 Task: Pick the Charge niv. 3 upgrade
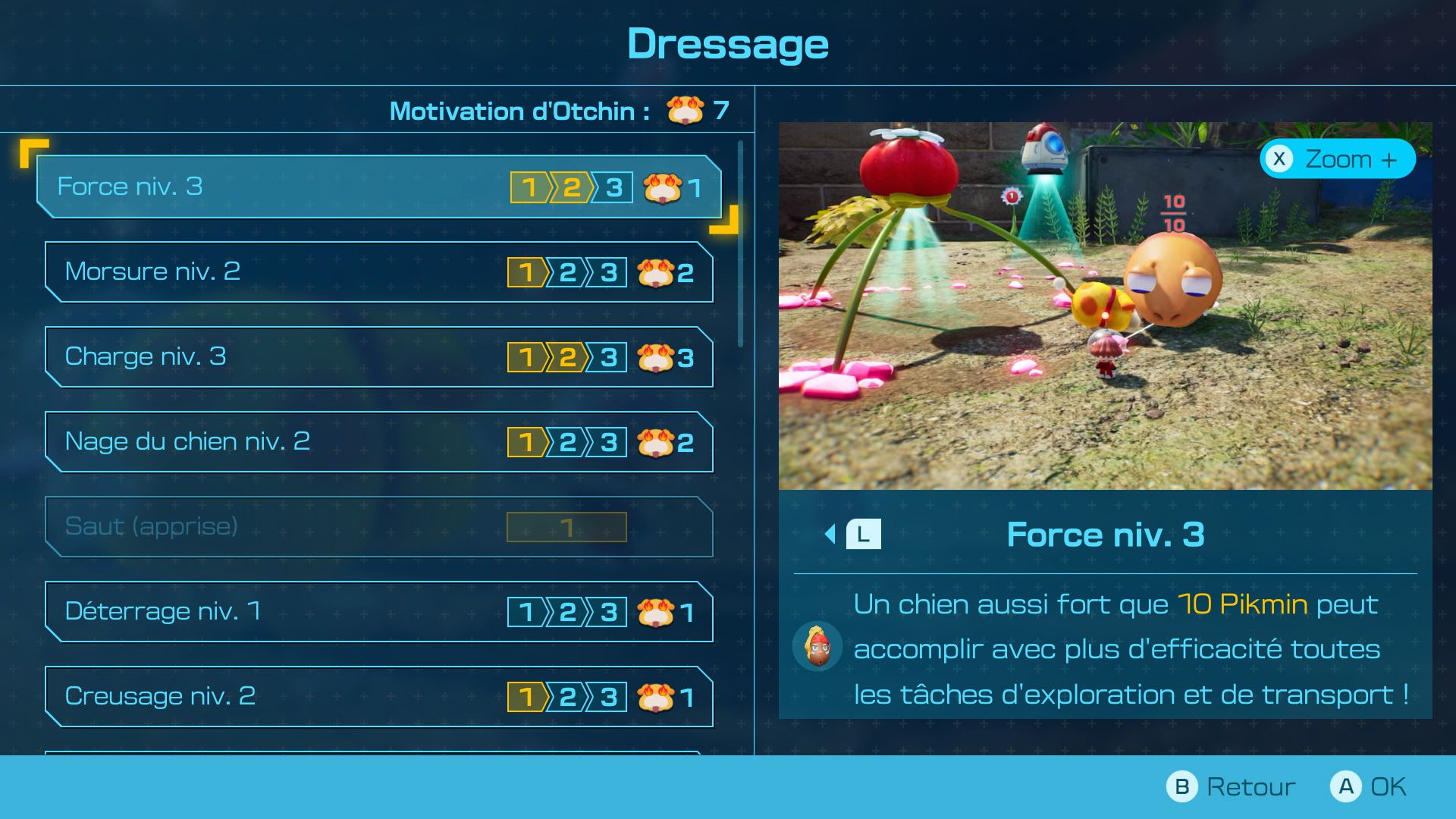[x=379, y=357]
